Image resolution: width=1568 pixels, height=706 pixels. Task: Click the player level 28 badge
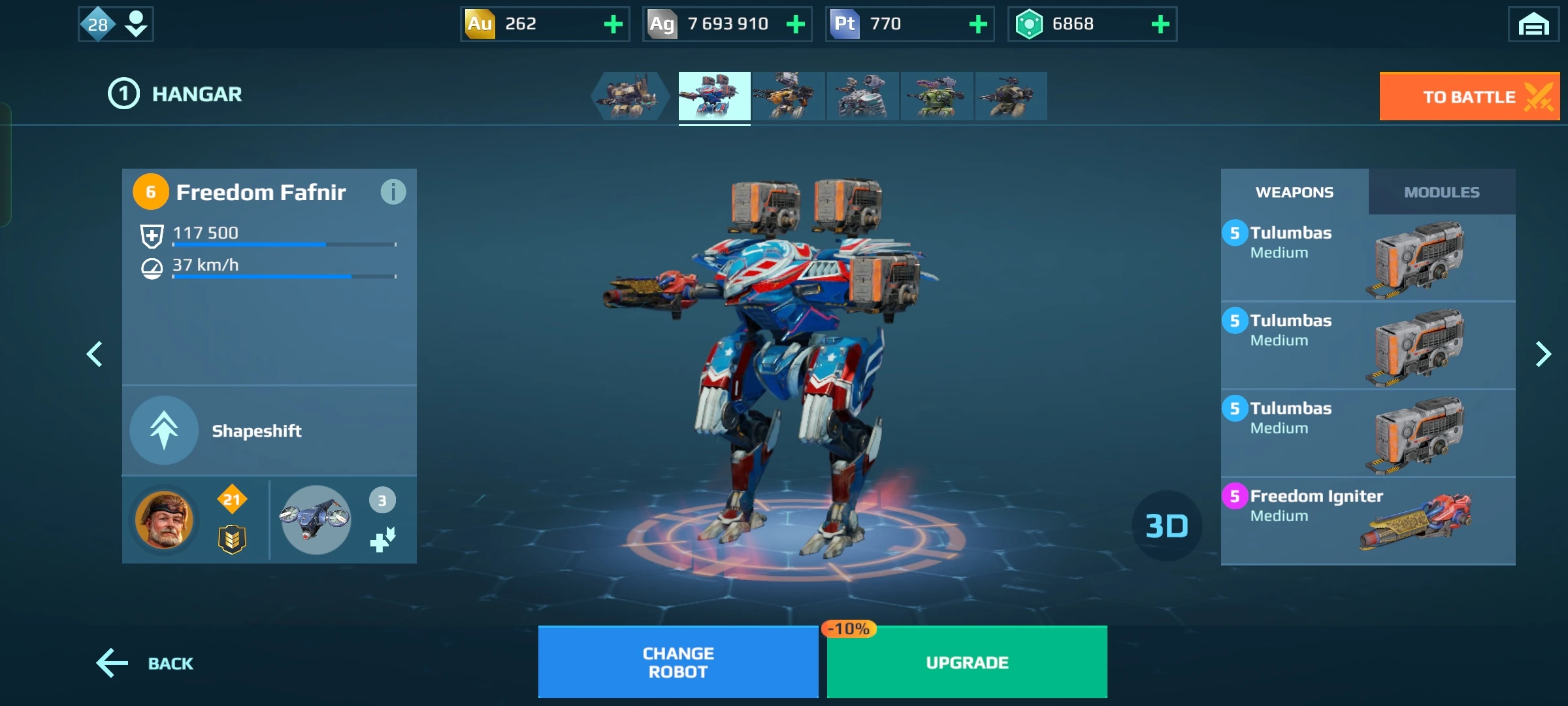click(97, 24)
